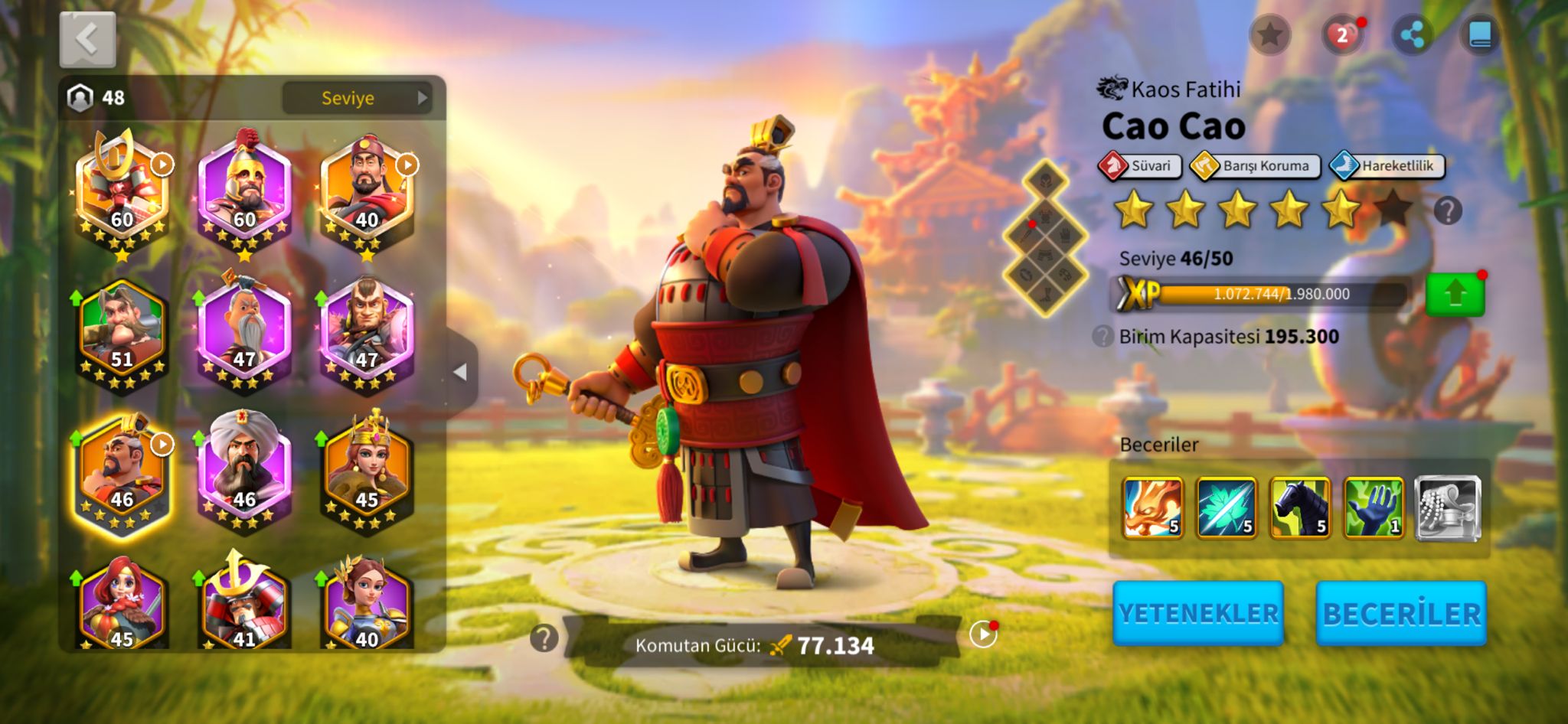Share commander using the share icon
The height and width of the screenshot is (724, 1568).
click(1411, 35)
